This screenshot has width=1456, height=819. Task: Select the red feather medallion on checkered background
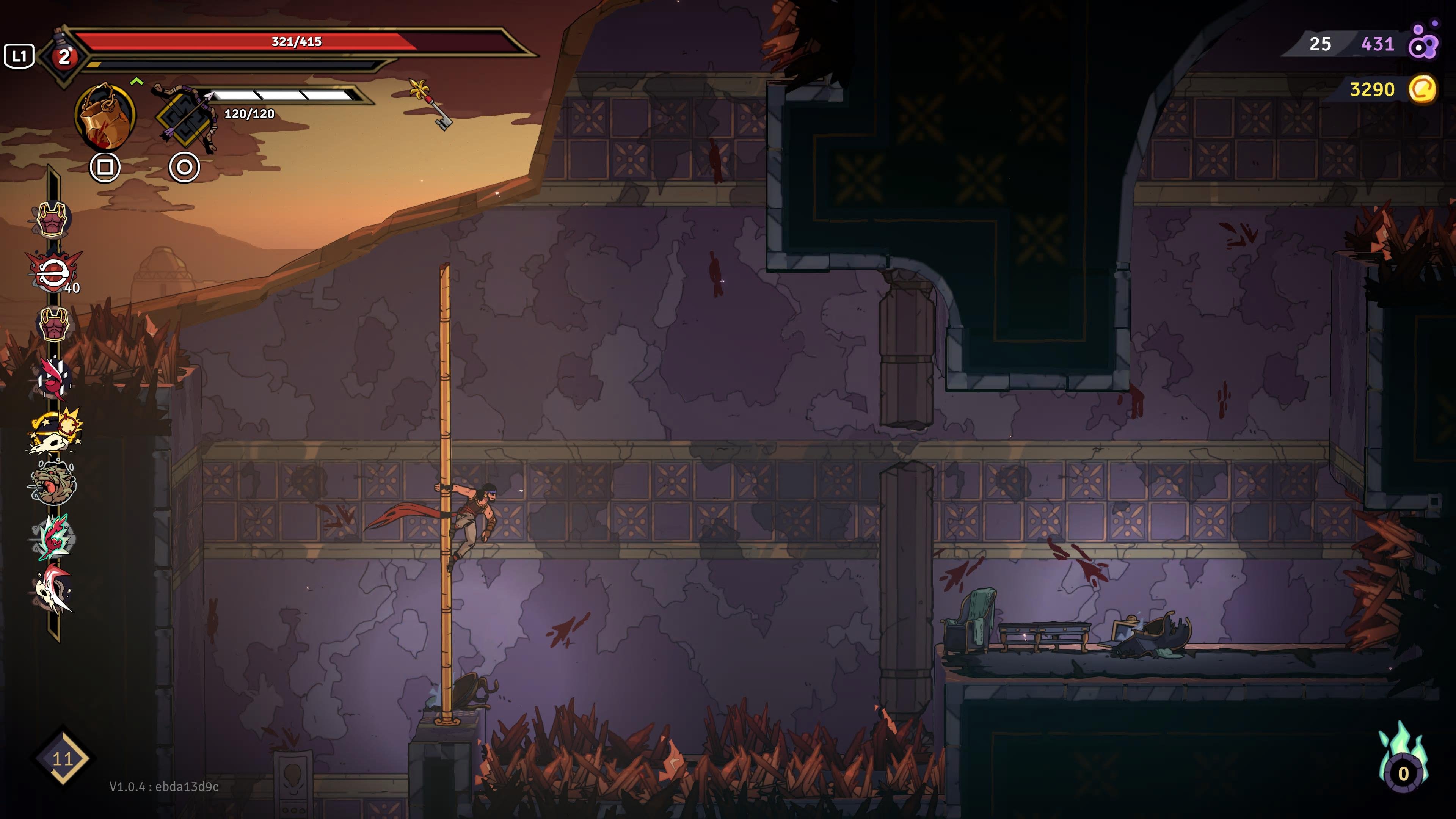click(x=54, y=378)
